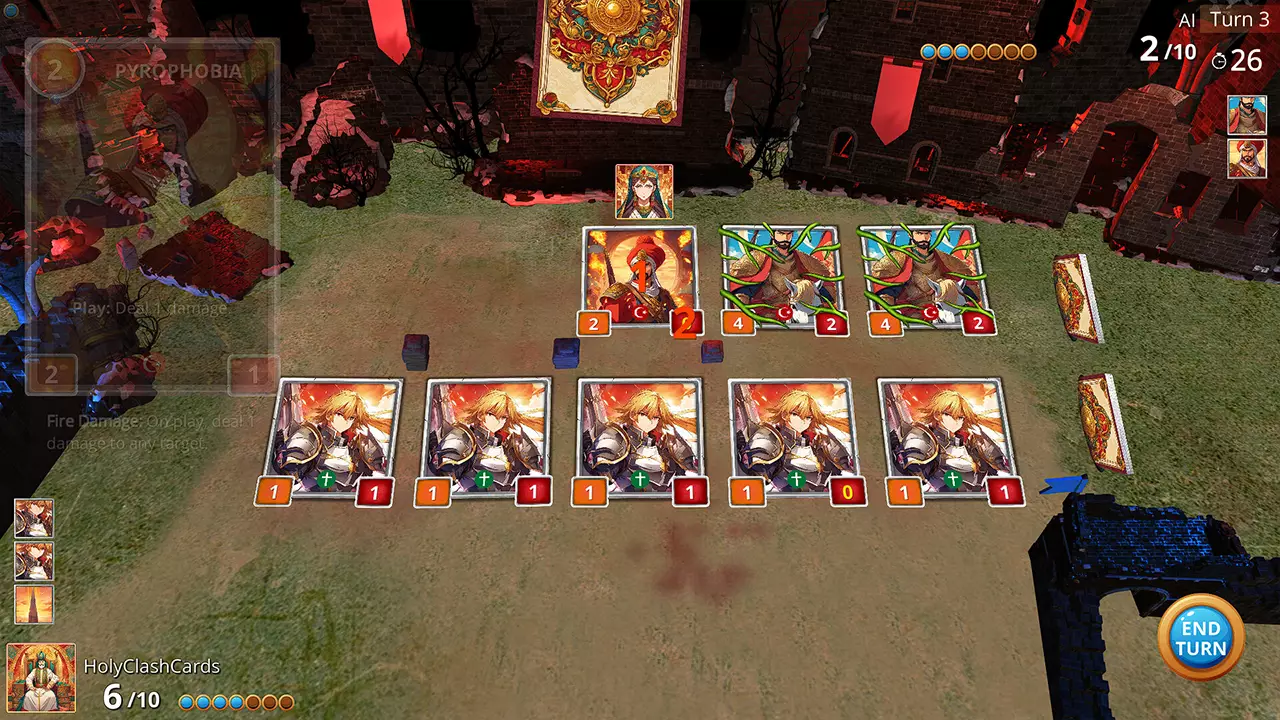1280x720 pixels.
Task: Select the AI label in the top corner
Action: [x=1189, y=17]
